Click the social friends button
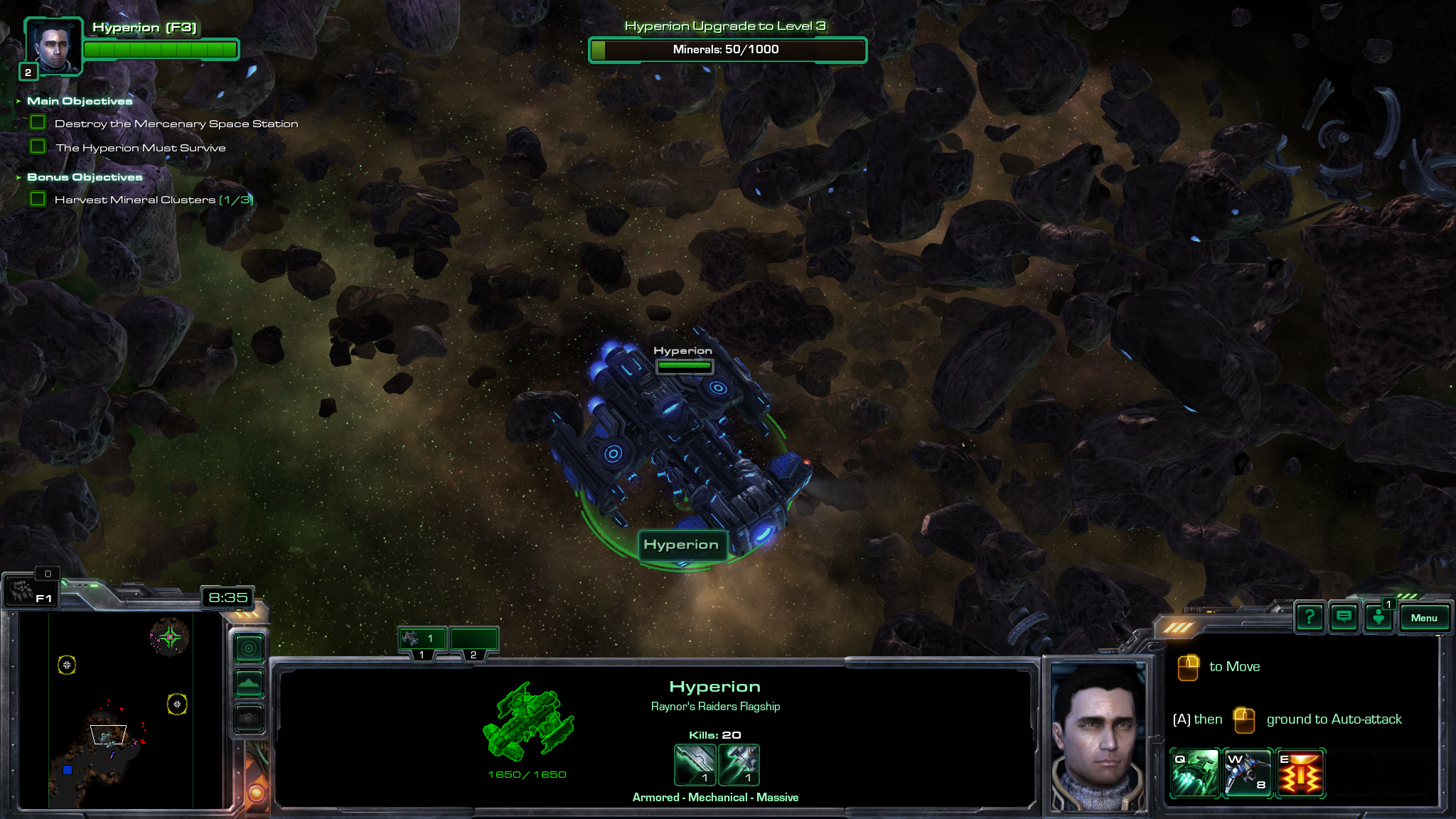The image size is (1456, 819). click(1379, 618)
